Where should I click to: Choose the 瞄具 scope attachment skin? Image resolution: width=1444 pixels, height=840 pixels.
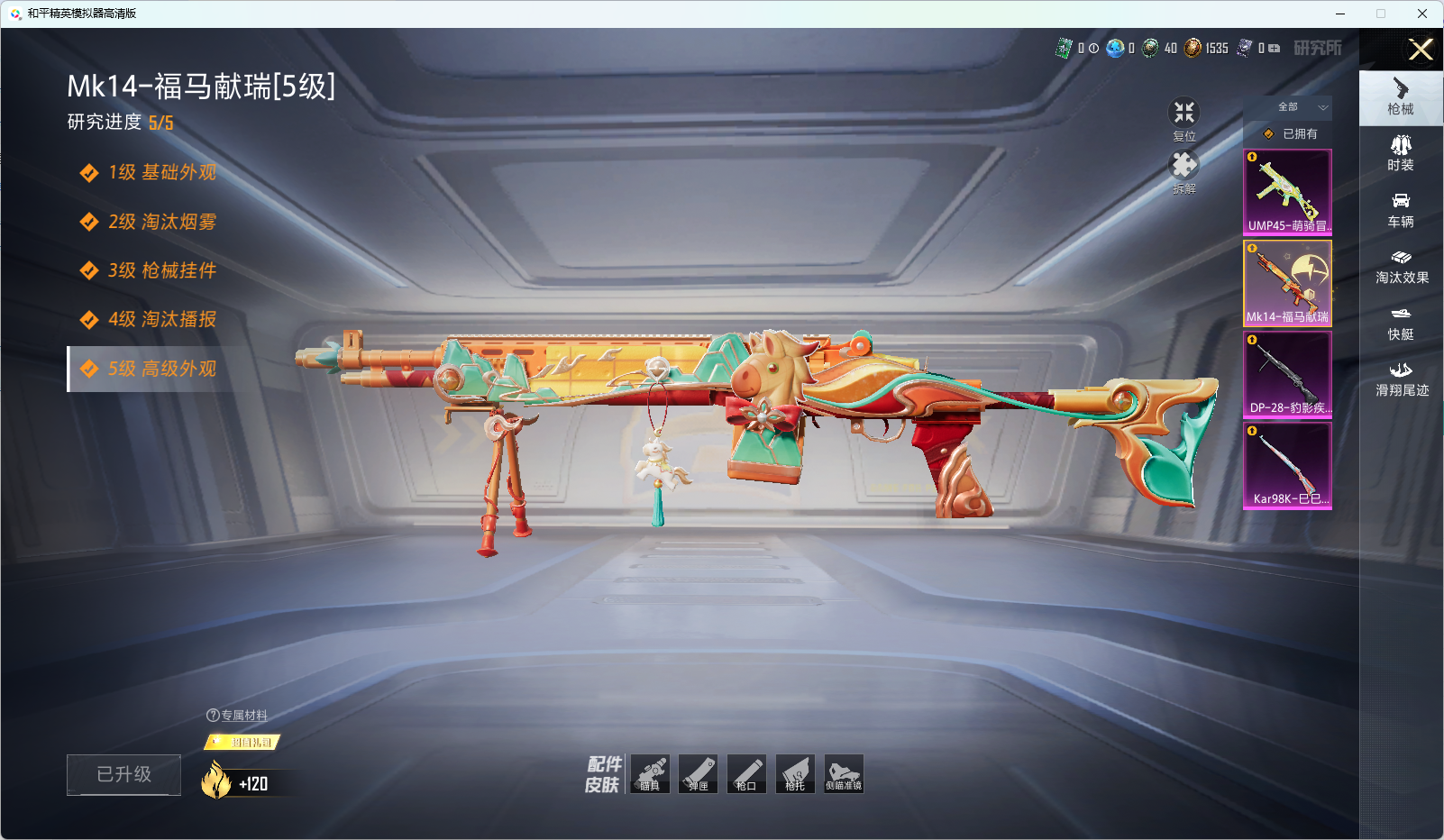pyautogui.click(x=650, y=774)
